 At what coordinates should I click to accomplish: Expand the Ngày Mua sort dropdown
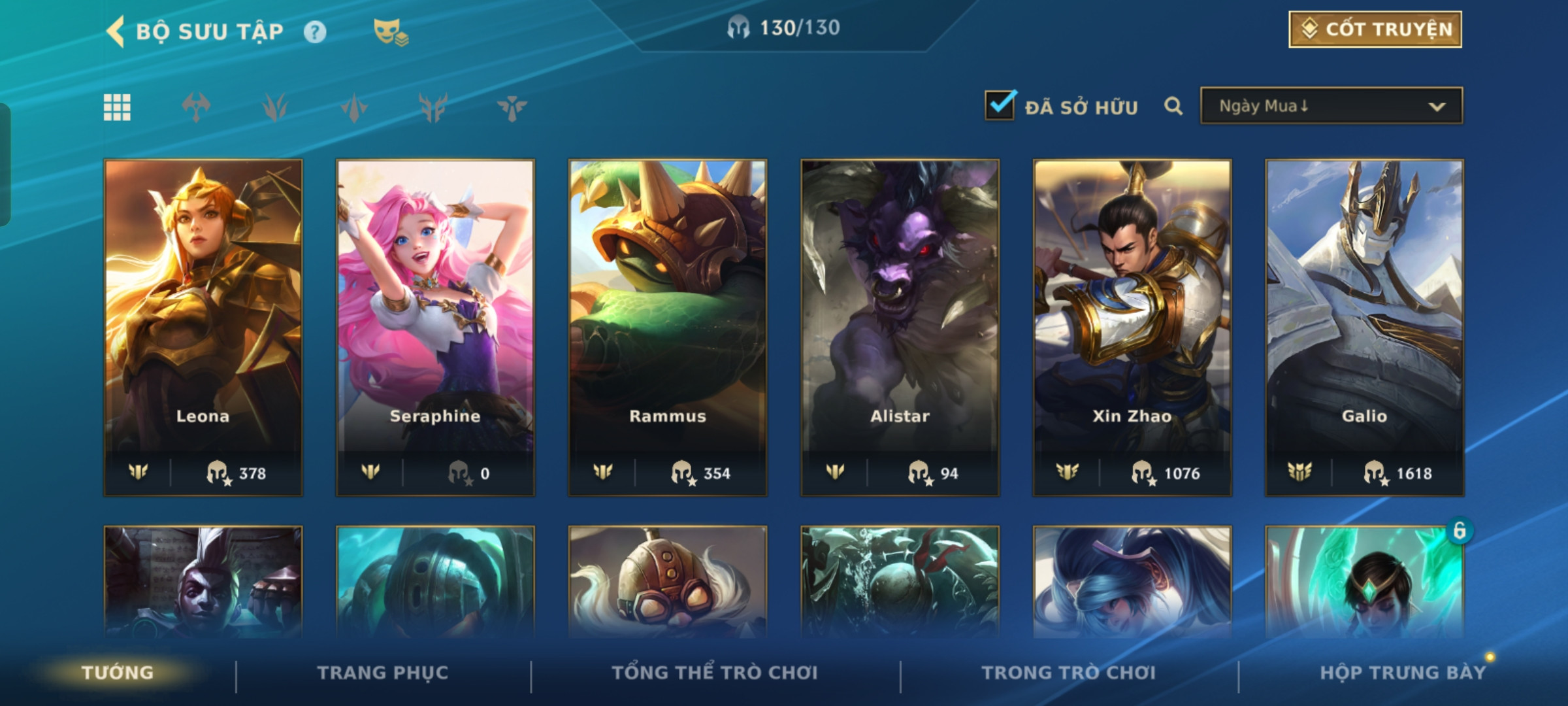1331,106
